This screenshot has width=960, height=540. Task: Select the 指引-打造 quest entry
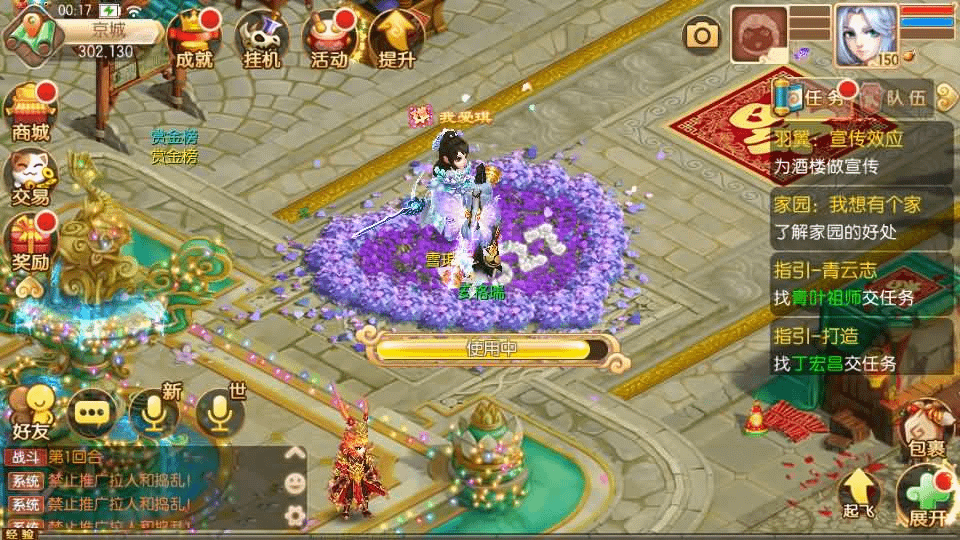point(862,350)
